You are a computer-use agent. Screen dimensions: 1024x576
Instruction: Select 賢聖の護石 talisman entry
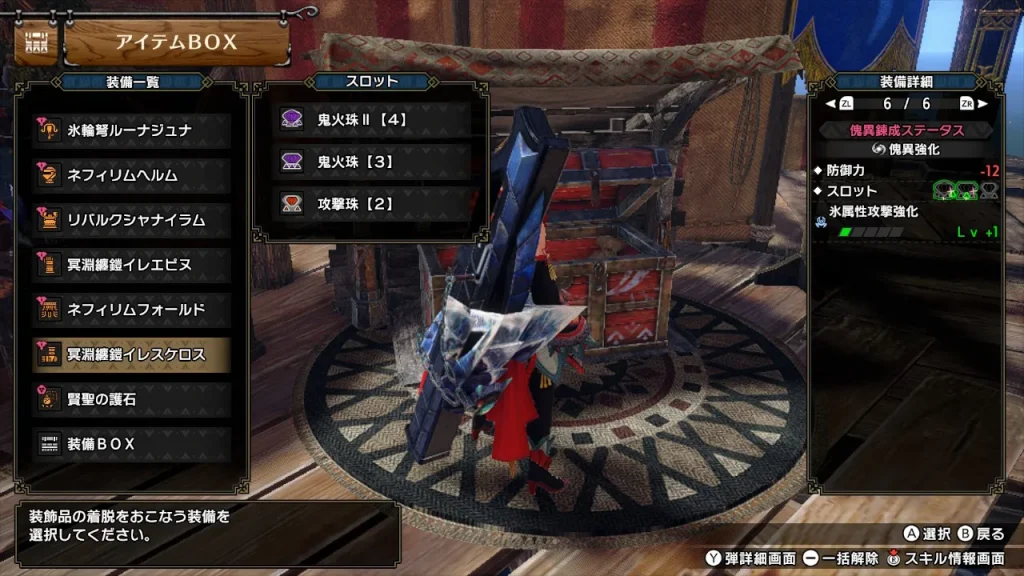click(132, 398)
